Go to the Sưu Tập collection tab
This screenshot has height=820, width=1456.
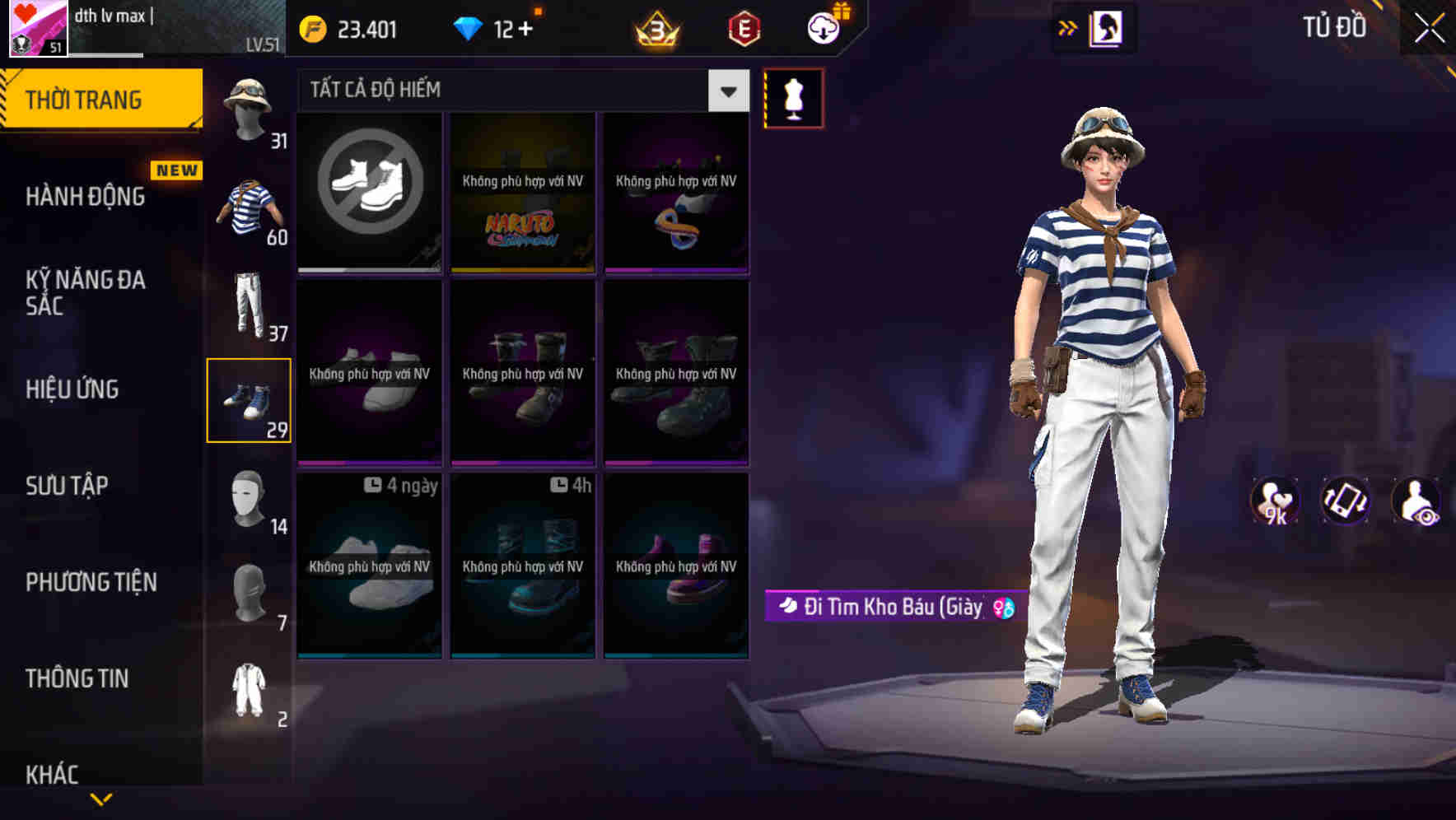[67, 486]
